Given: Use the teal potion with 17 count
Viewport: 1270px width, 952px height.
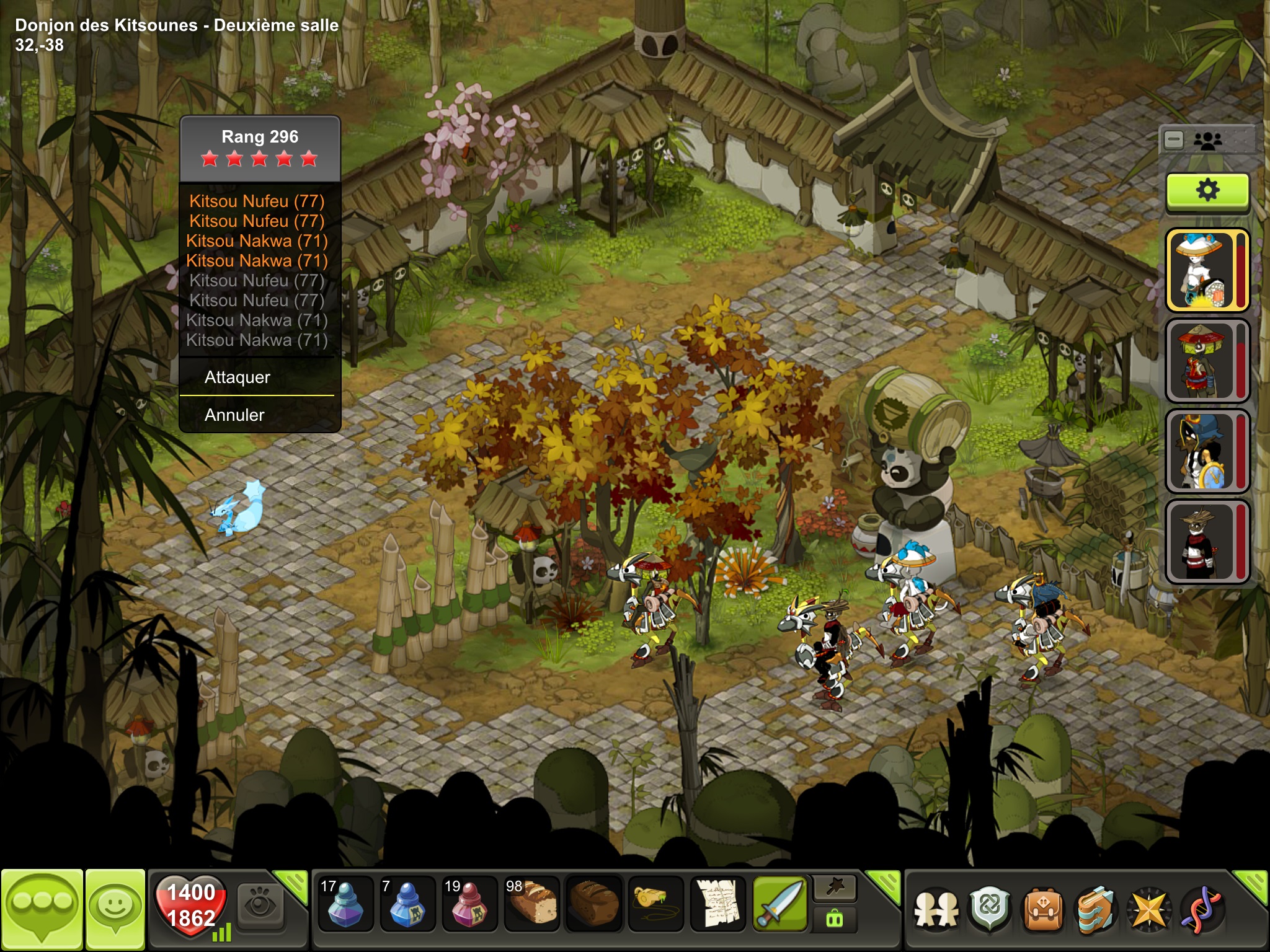Looking at the screenshot, I should pyautogui.click(x=345, y=905).
